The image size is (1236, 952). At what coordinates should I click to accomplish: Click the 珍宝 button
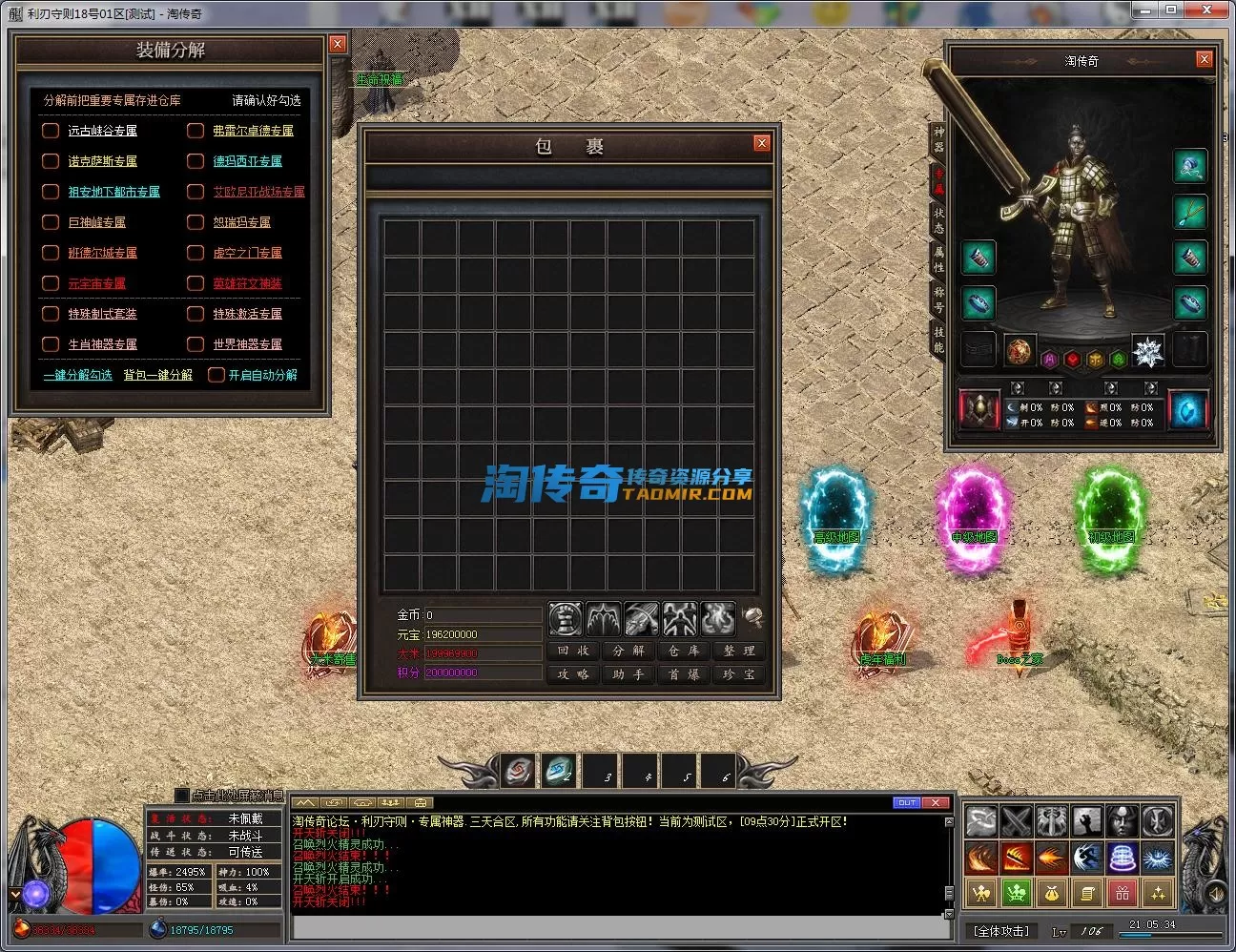[x=739, y=674]
